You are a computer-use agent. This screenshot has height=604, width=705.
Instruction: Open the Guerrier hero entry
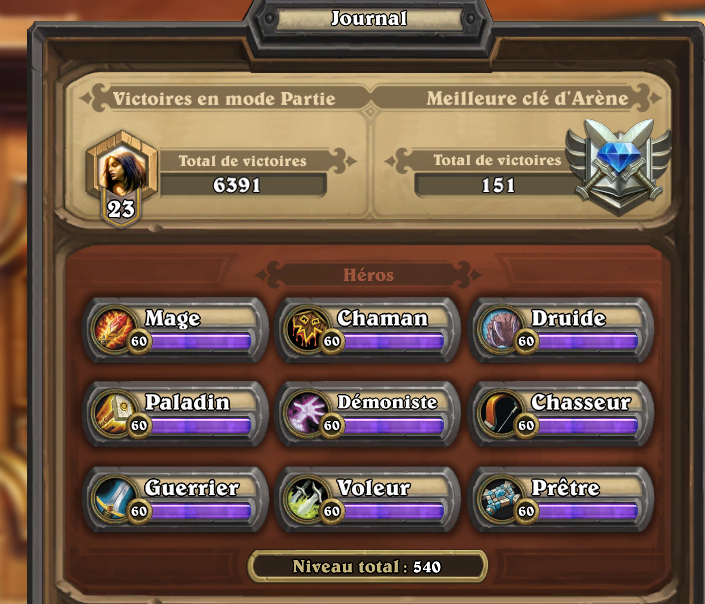pos(176,498)
